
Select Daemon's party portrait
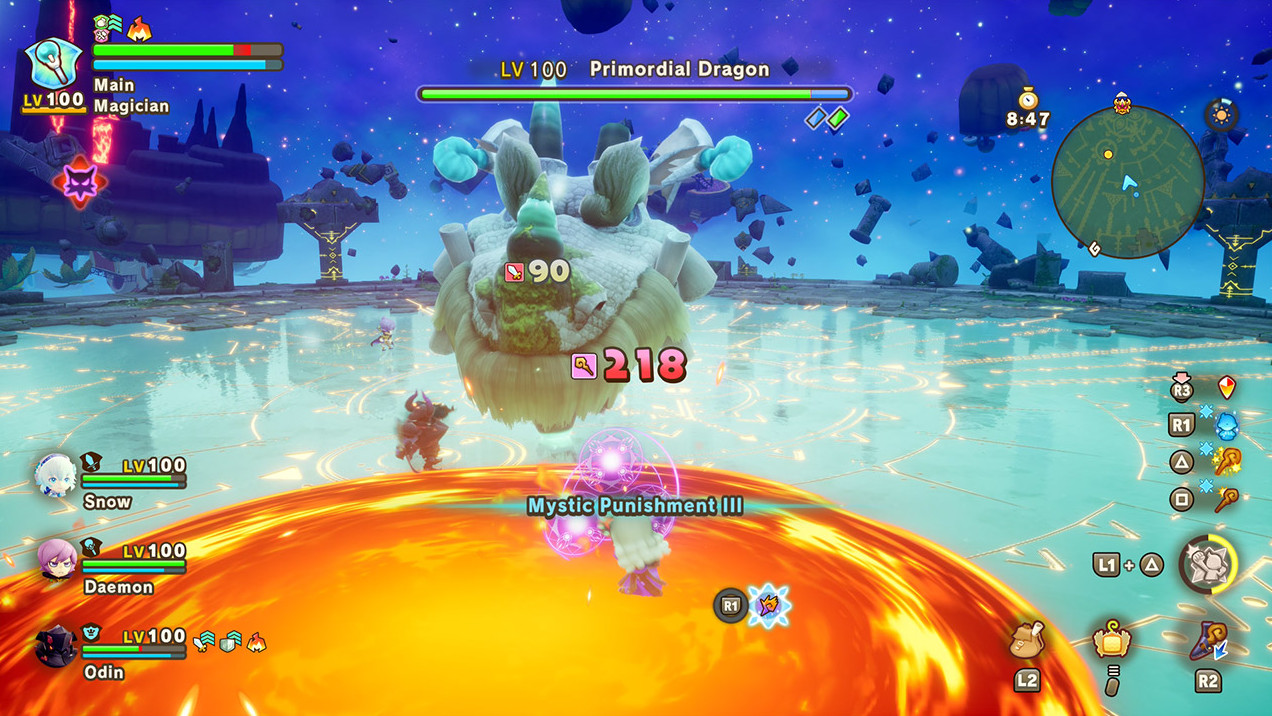pos(56,559)
